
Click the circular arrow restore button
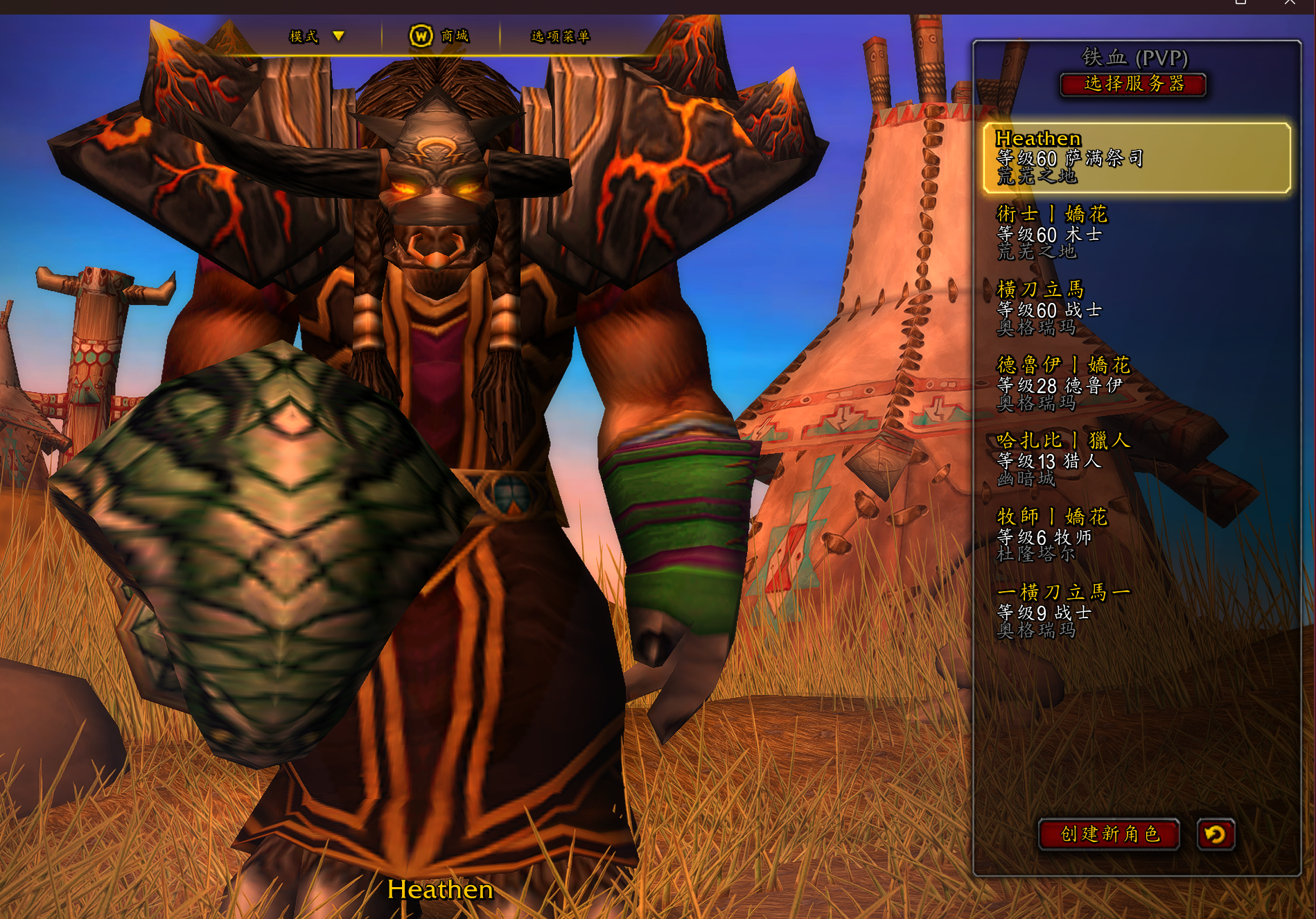coord(1216,834)
